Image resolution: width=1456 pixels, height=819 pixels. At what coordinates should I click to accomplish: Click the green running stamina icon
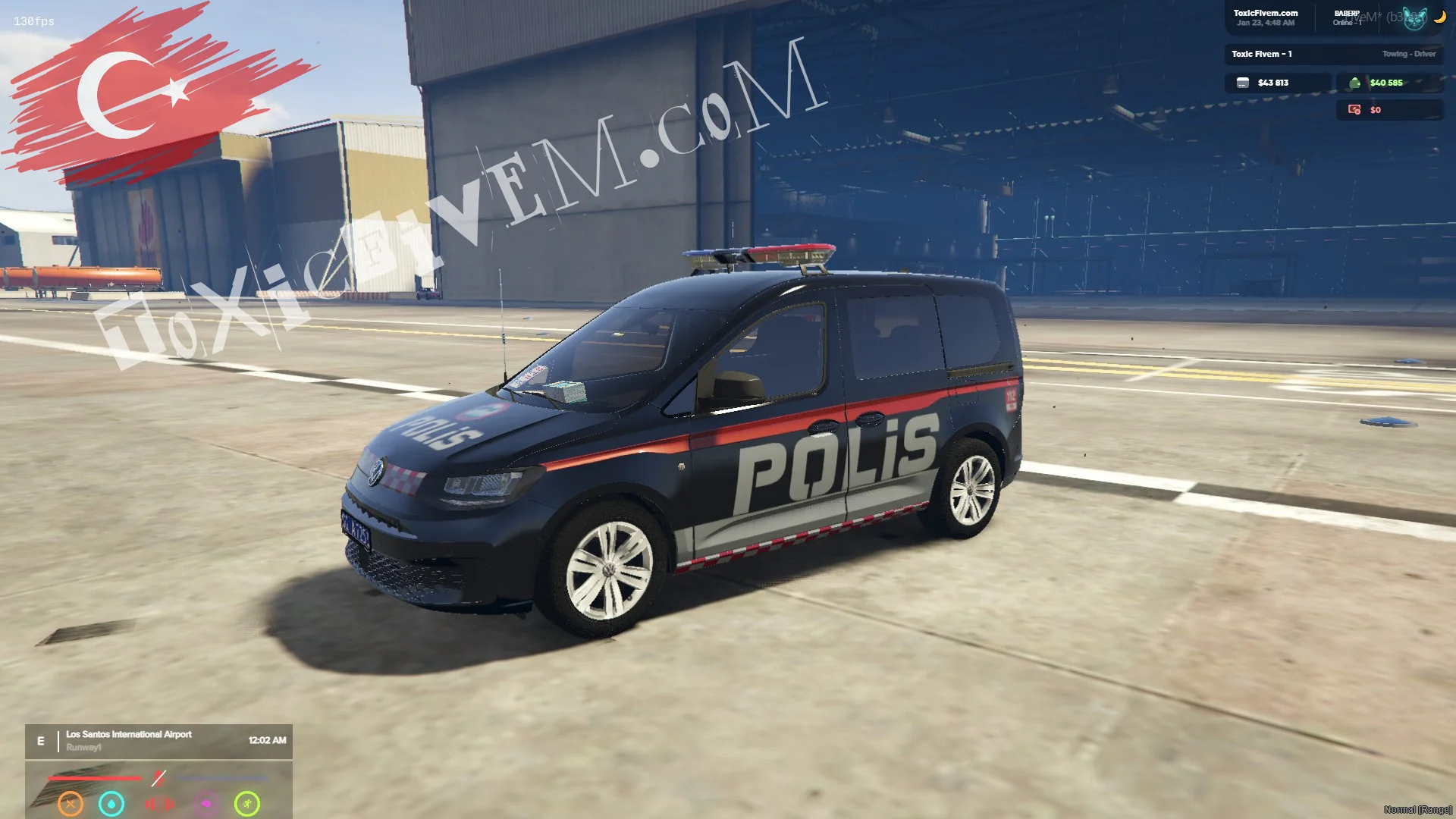[247, 803]
